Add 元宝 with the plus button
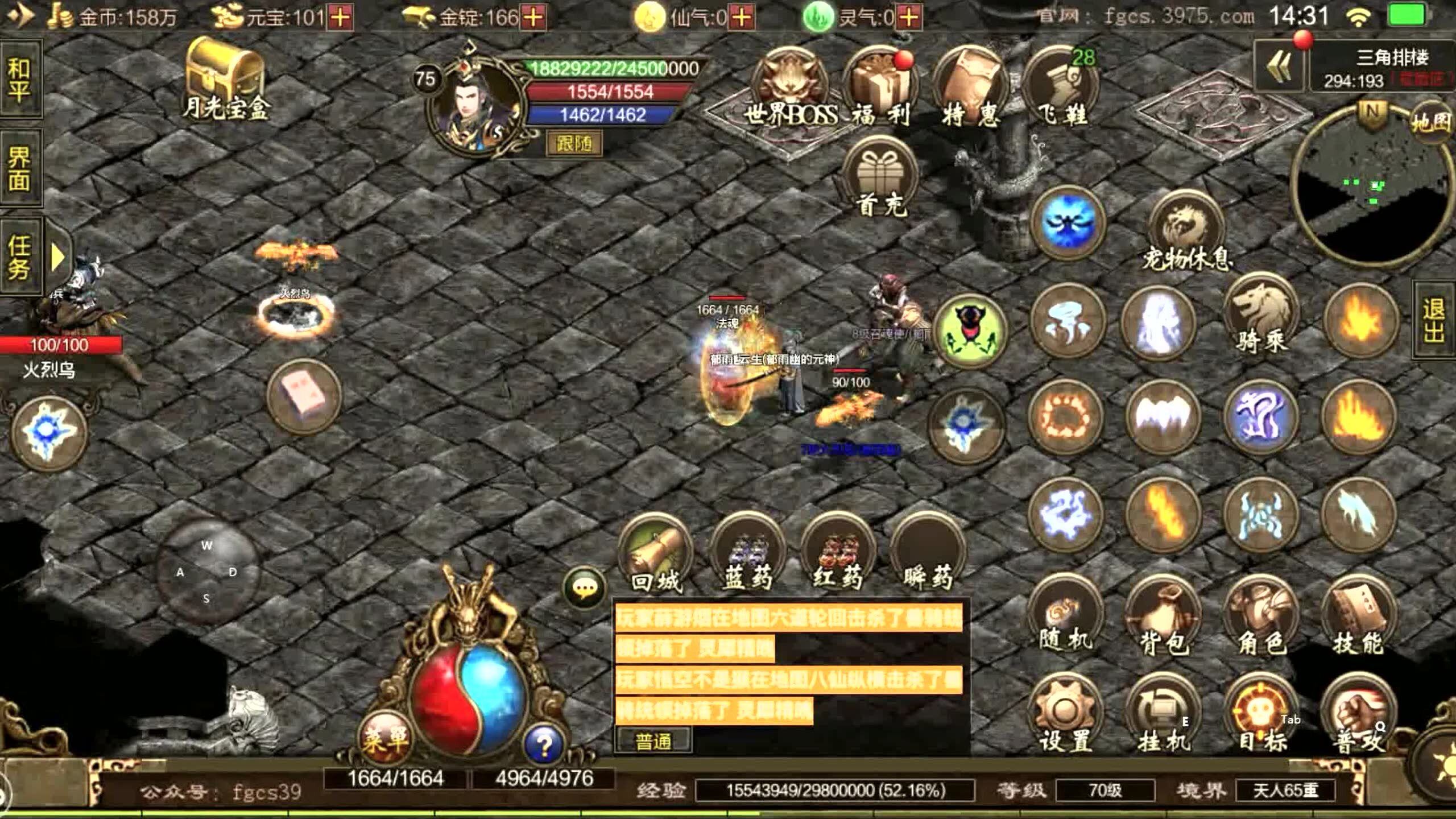Screen dimensions: 1456x819 [x=340, y=17]
